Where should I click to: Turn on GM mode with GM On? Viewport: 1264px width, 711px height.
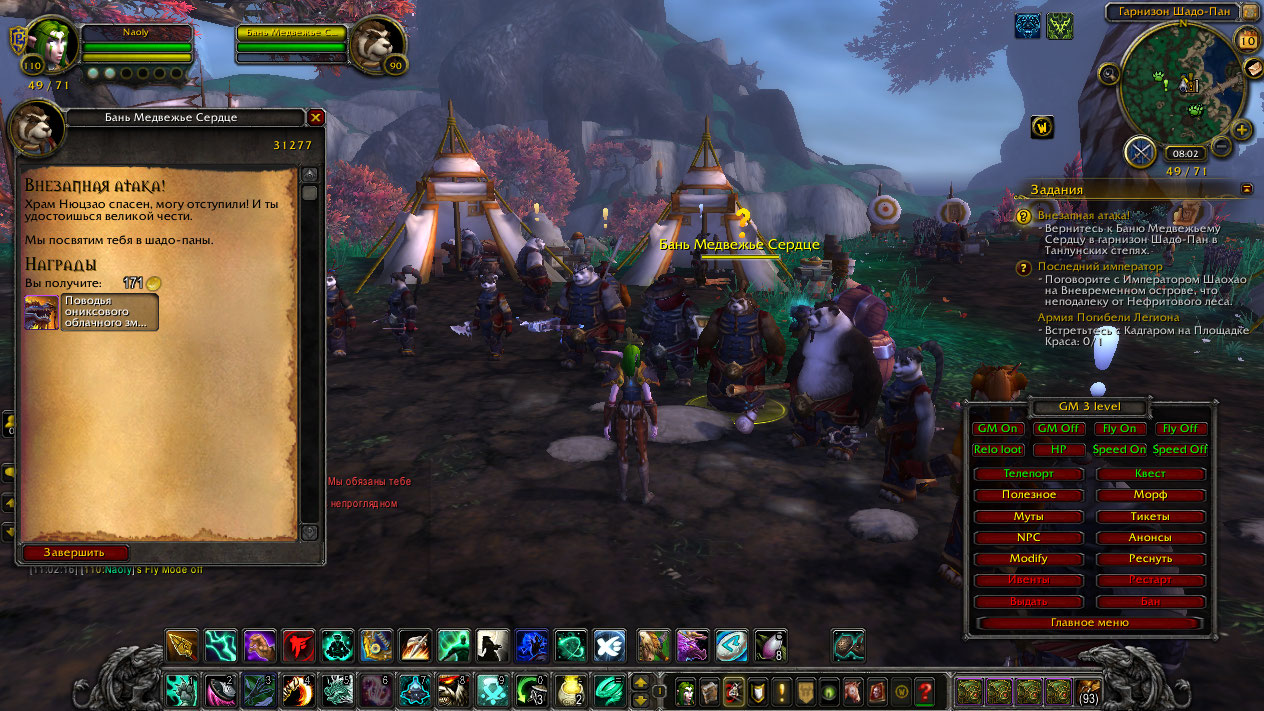coord(997,428)
